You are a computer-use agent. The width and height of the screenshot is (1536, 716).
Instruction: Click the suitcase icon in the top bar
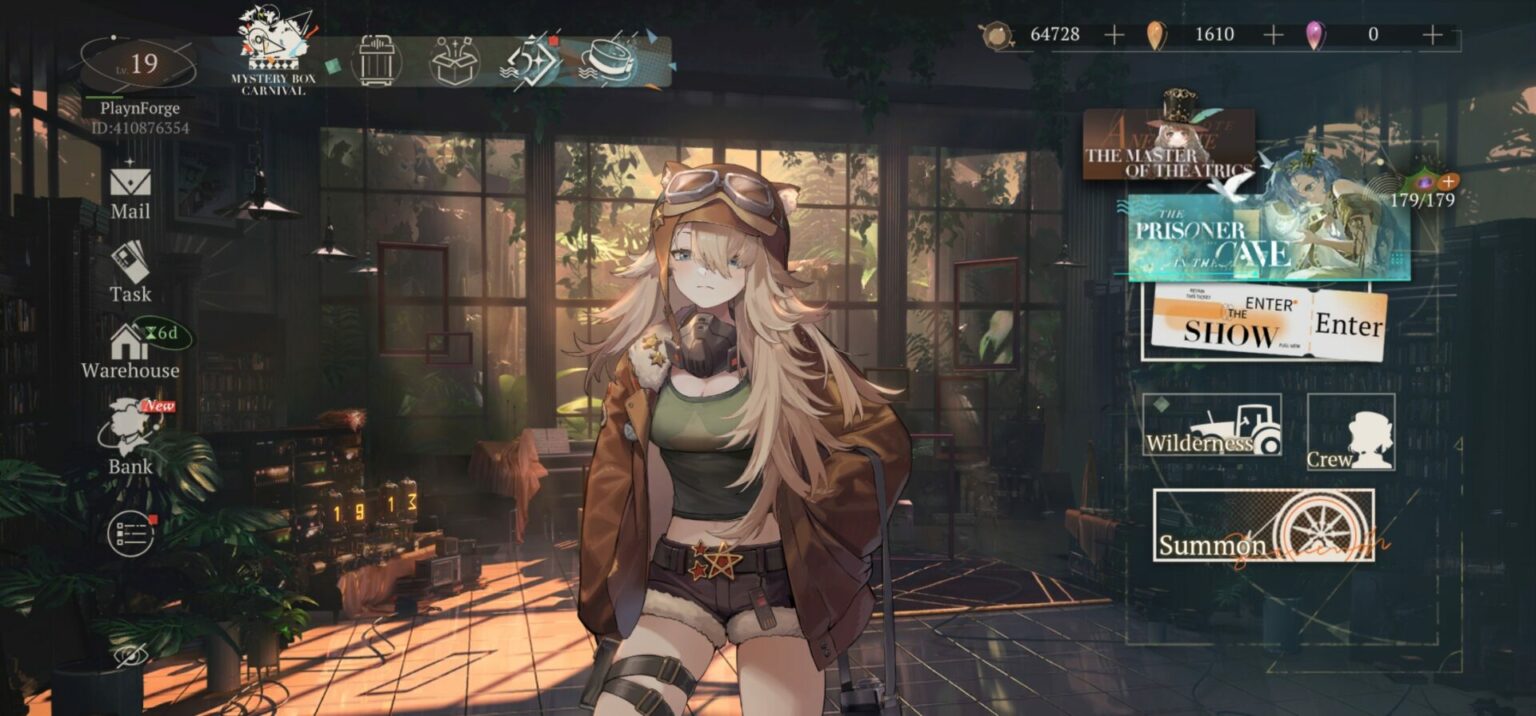coord(377,61)
